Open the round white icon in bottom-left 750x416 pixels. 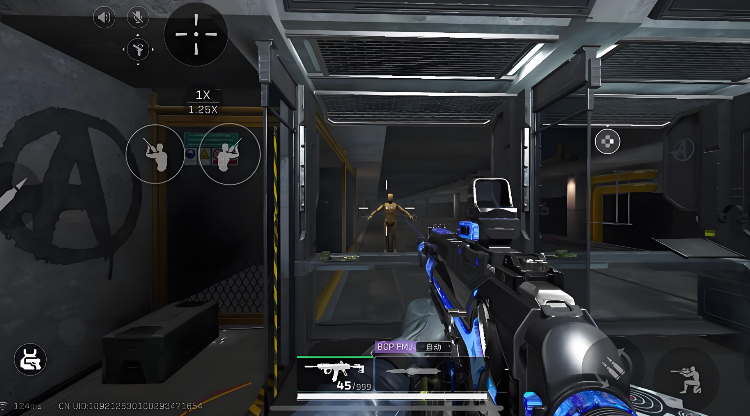[29, 359]
